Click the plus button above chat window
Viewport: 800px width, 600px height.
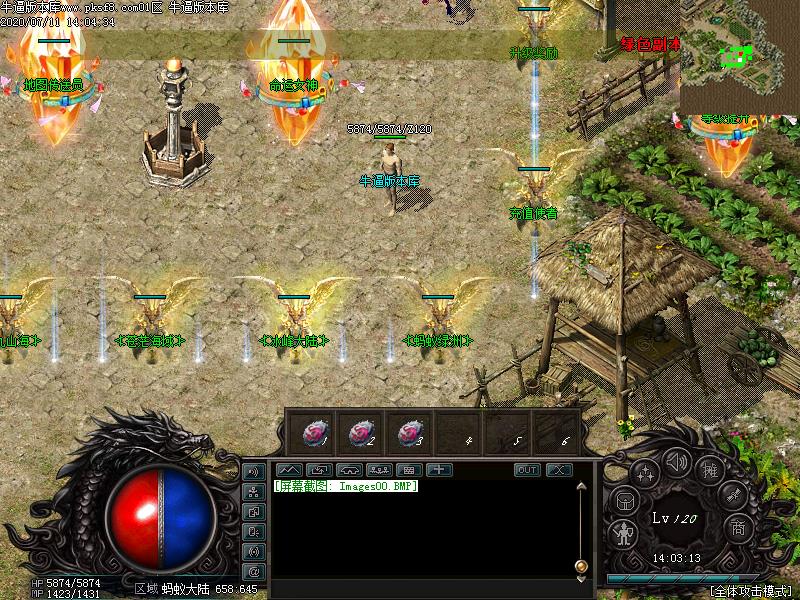coord(439,470)
